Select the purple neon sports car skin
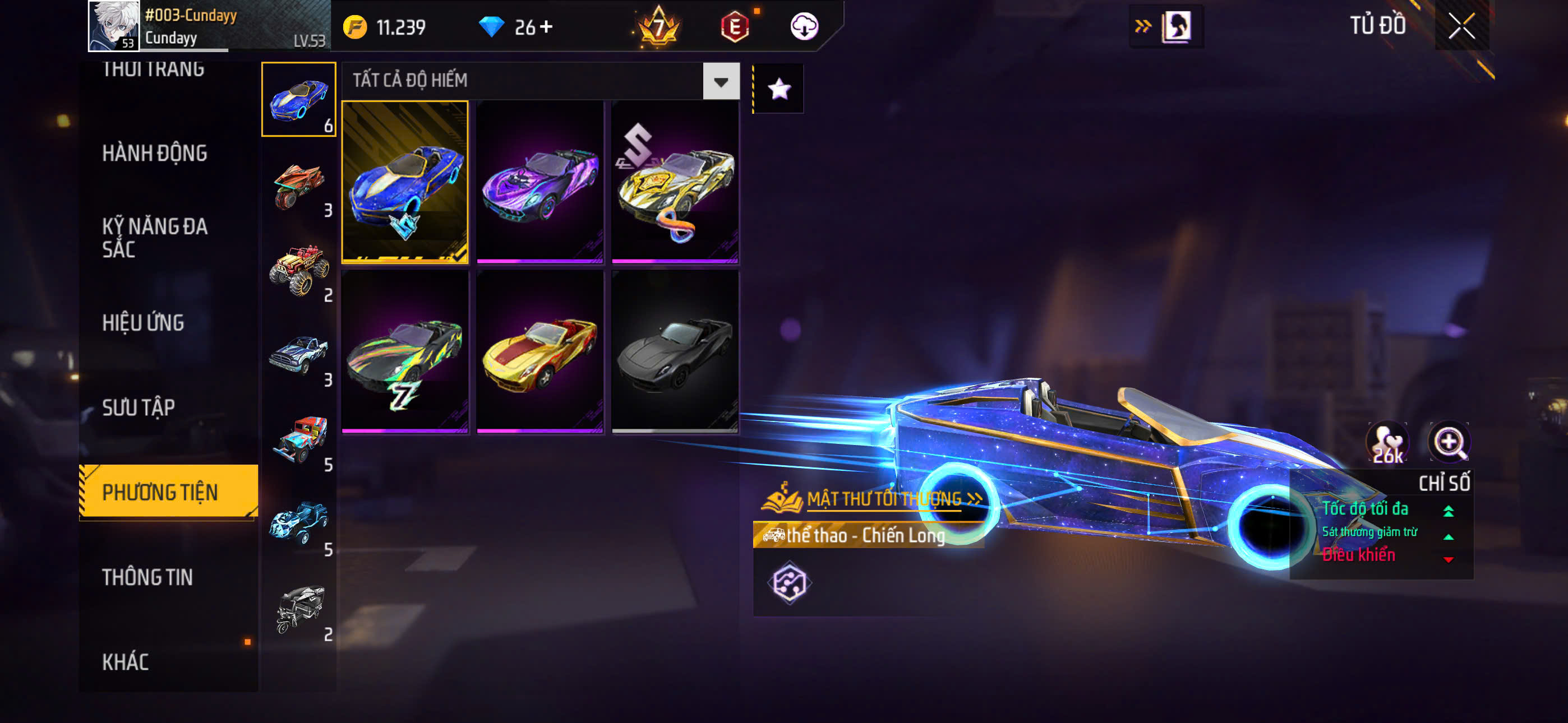Screen dimensions: 1568x723 540,182
